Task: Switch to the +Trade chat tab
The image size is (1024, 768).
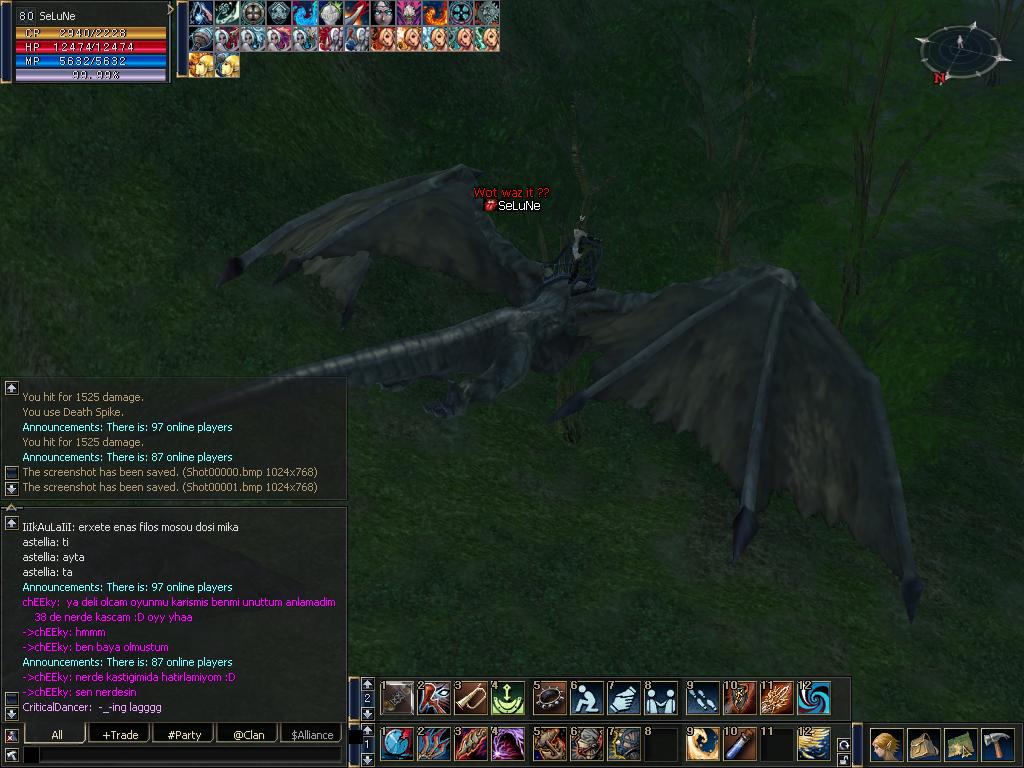Action: coord(120,735)
